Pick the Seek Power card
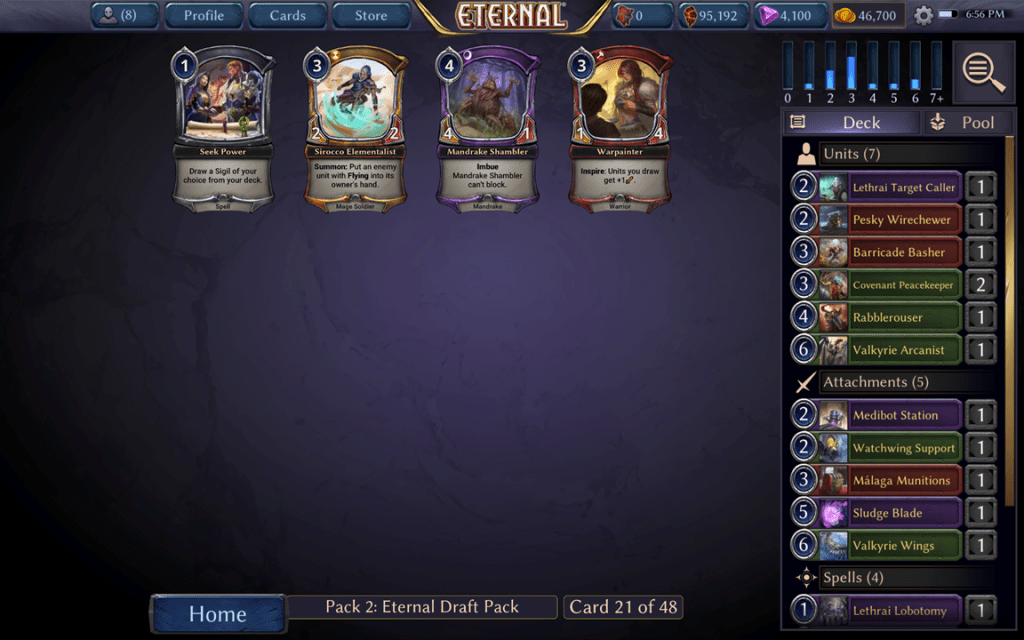The width and height of the screenshot is (1024, 640). [224, 128]
